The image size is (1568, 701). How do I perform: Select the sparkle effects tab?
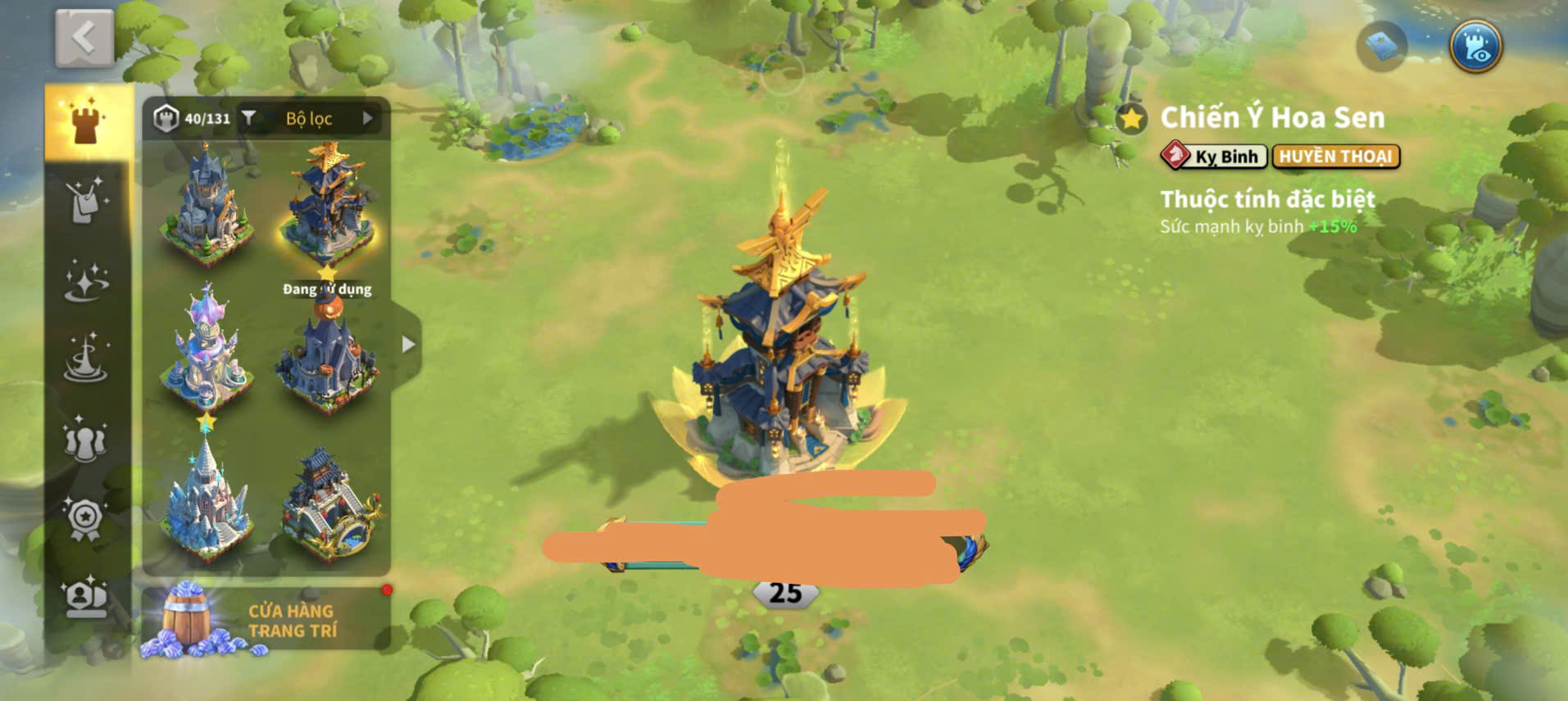pyautogui.click(x=86, y=280)
